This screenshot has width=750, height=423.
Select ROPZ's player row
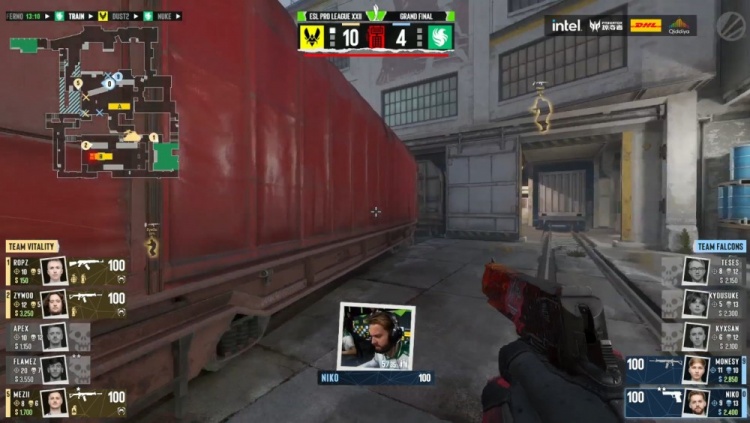click(x=67, y=270)
